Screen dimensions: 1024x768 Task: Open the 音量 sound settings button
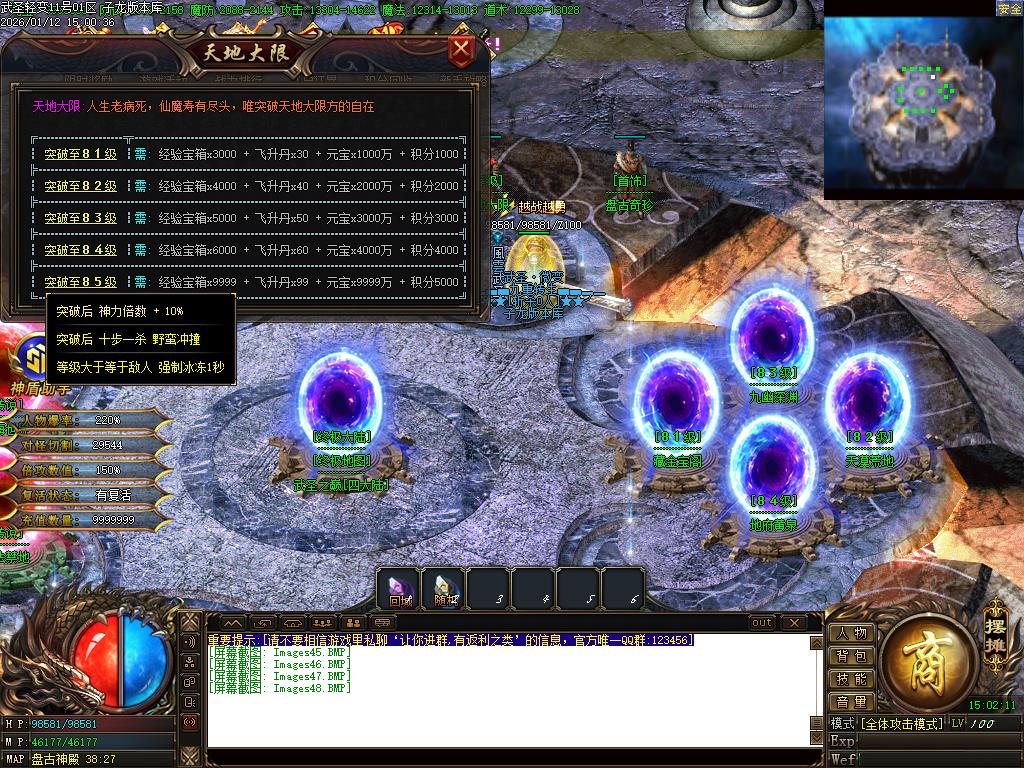pyautogui.click(x=852, y=702)
